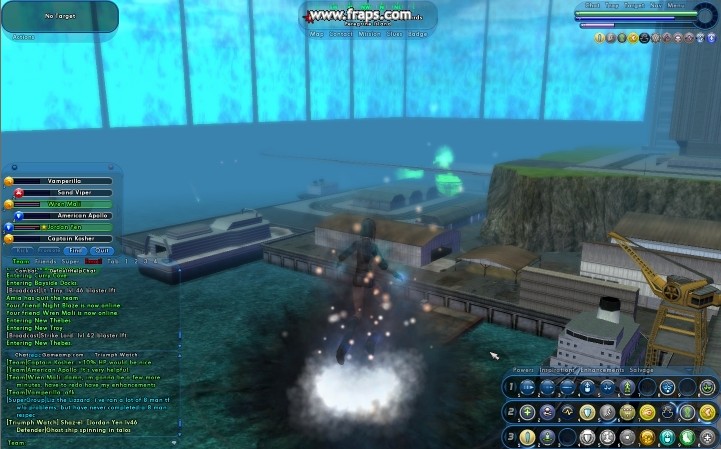Image resolution: width=721 pixels, height=449 pixels.
Task: Open the Badge window
Action: 417,33
